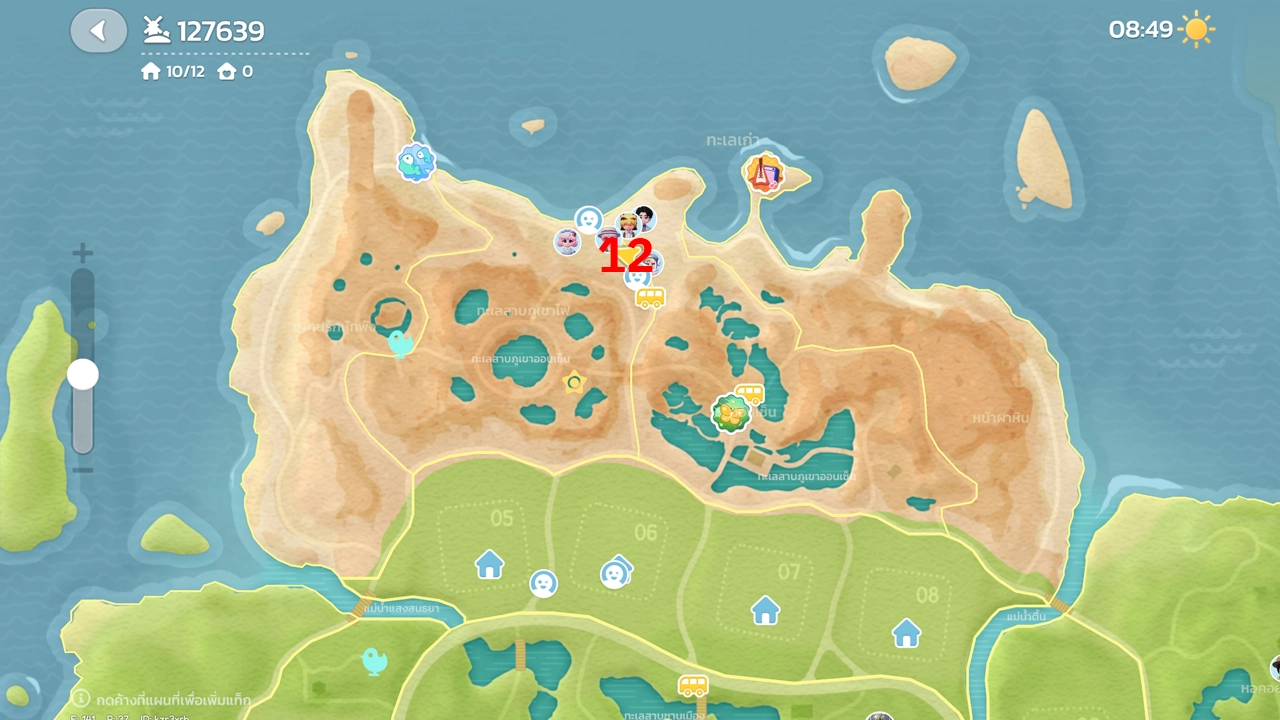Viewport: 1280px width, 720px height.
Task: Select the dark-haired player avatar marker
Action: click(645, 216)
